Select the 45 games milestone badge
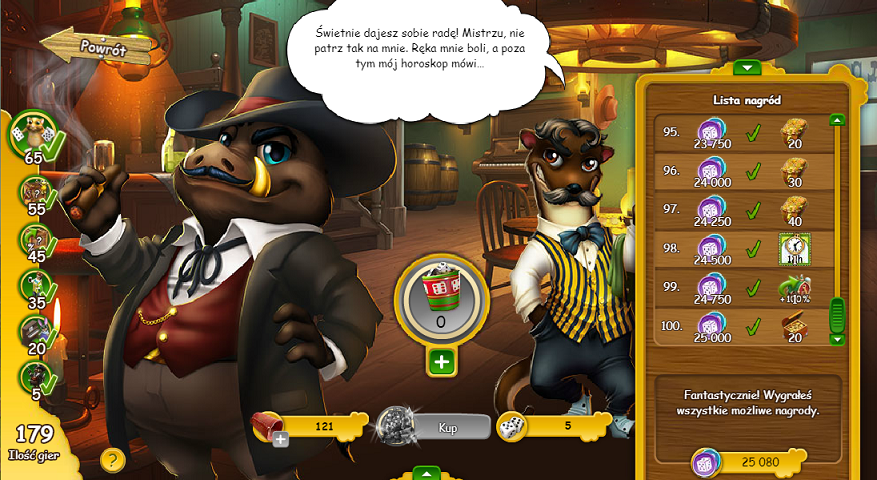 click(33, 238)
